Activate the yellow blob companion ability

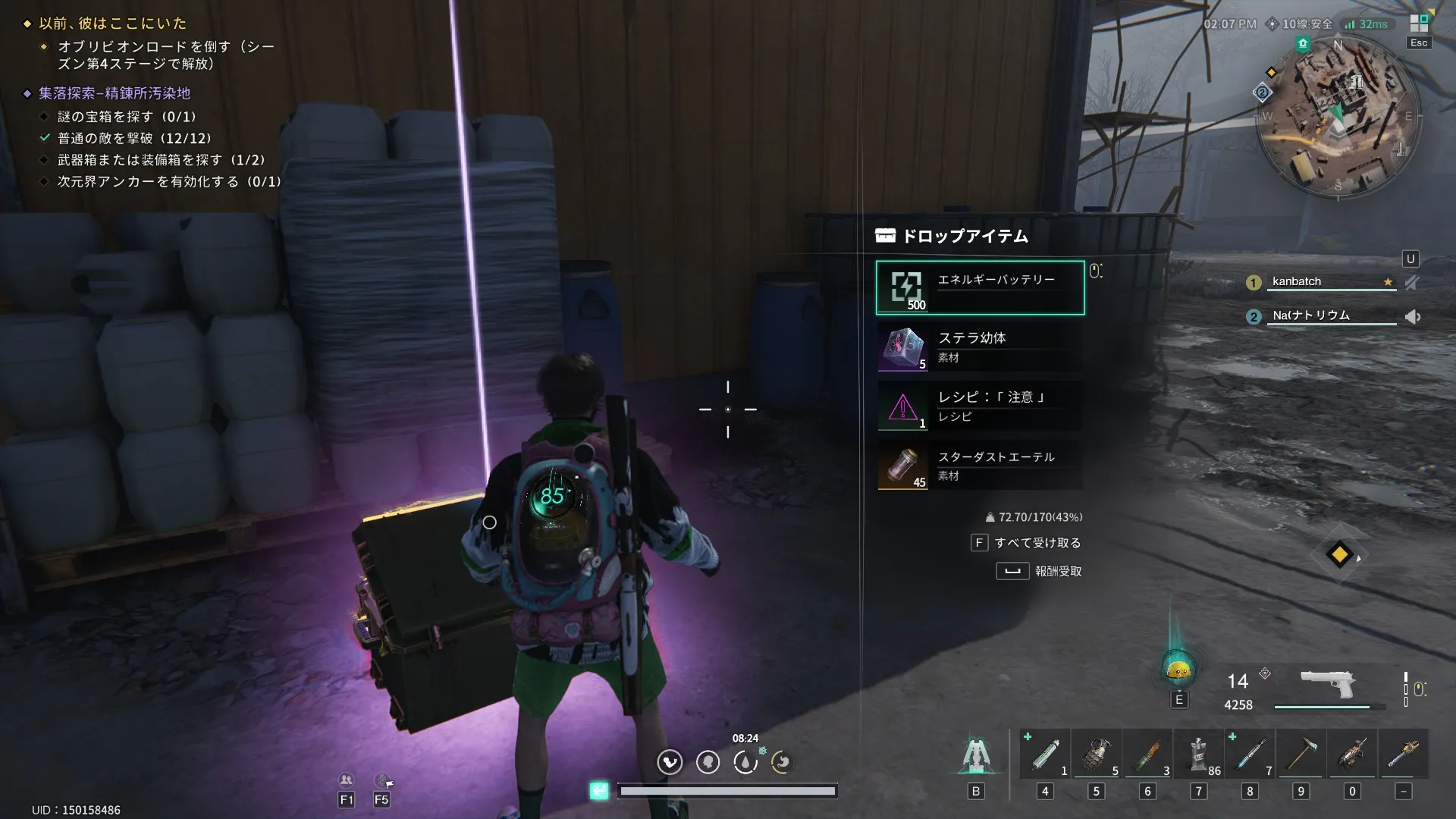1178,670
